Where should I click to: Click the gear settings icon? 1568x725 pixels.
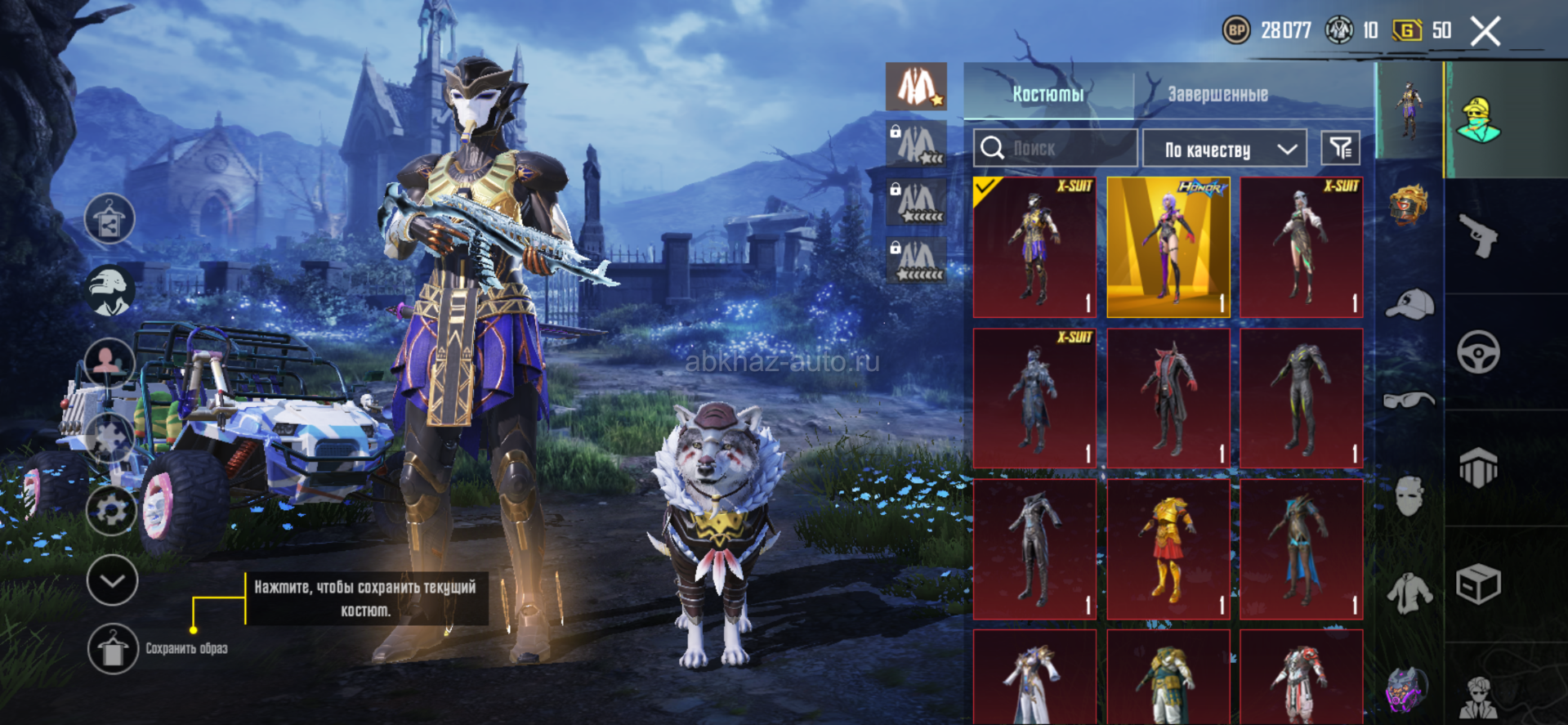(x=111, y=511)
